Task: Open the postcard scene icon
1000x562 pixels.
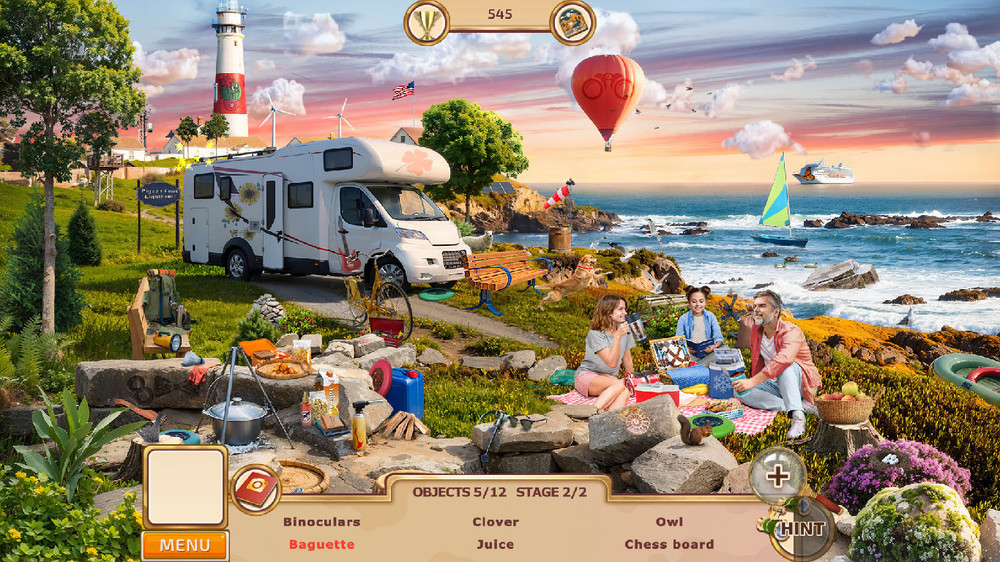Action: [573, 22]
